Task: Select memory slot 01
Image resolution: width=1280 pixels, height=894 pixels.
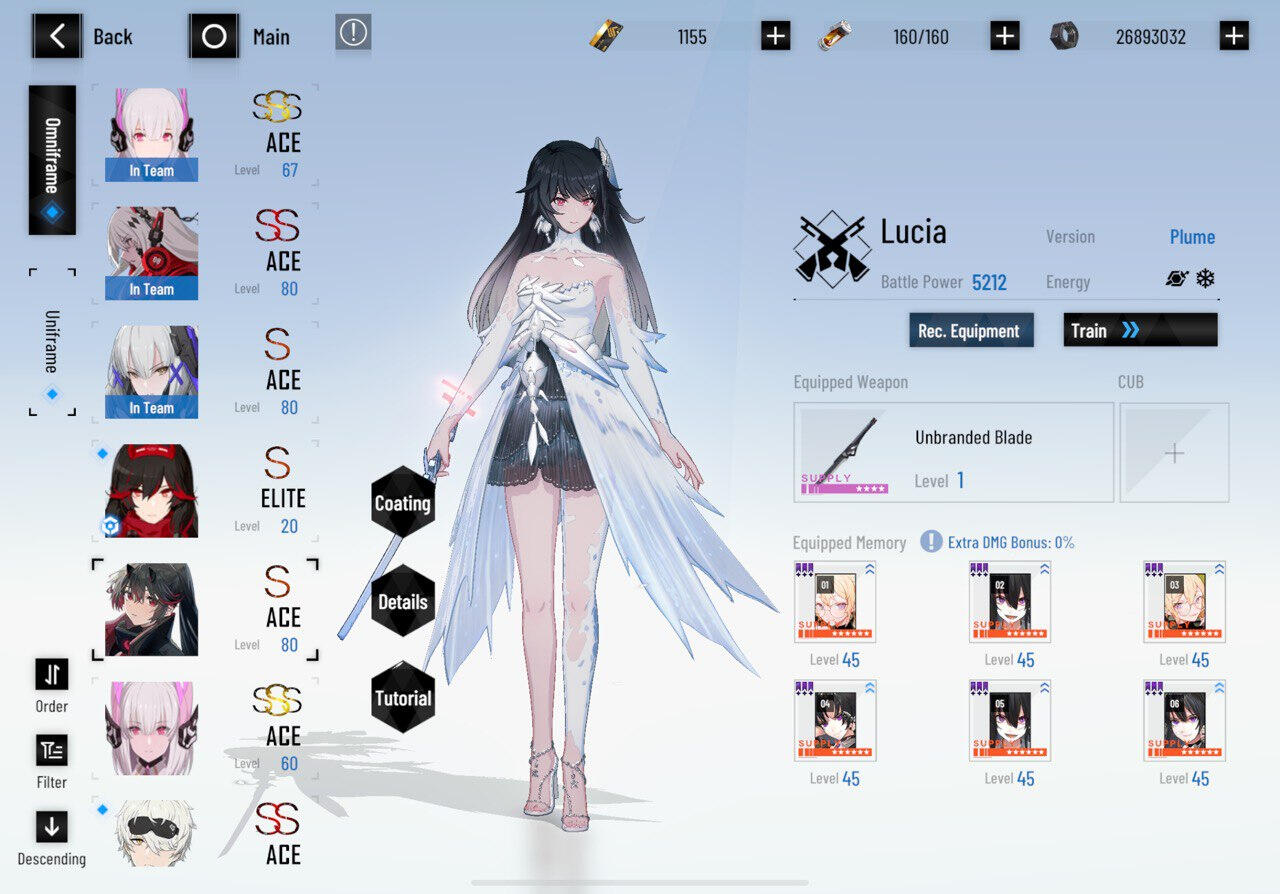Action: click(835, 602)
